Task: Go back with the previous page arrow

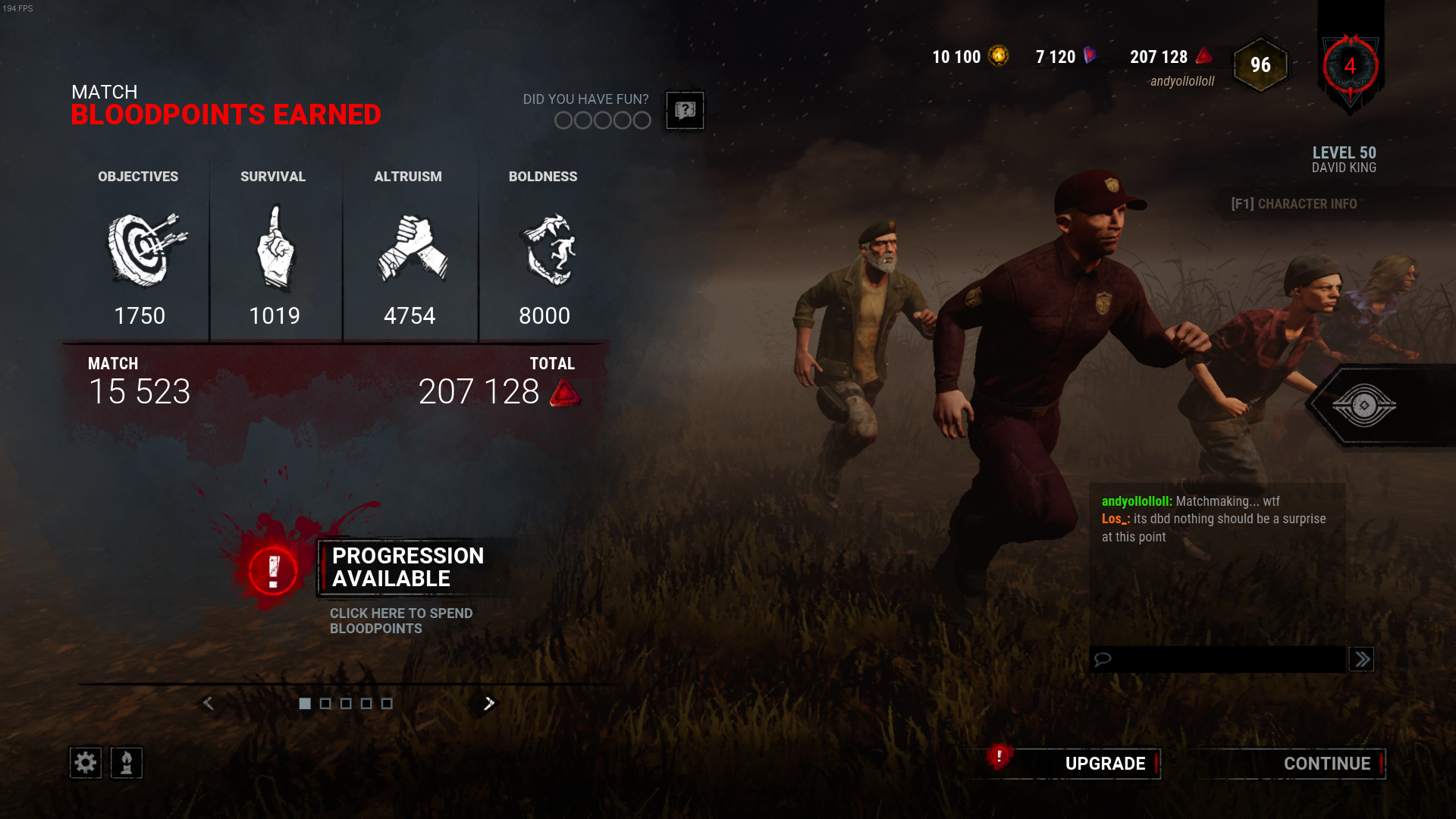Action: tap(209, 703)
